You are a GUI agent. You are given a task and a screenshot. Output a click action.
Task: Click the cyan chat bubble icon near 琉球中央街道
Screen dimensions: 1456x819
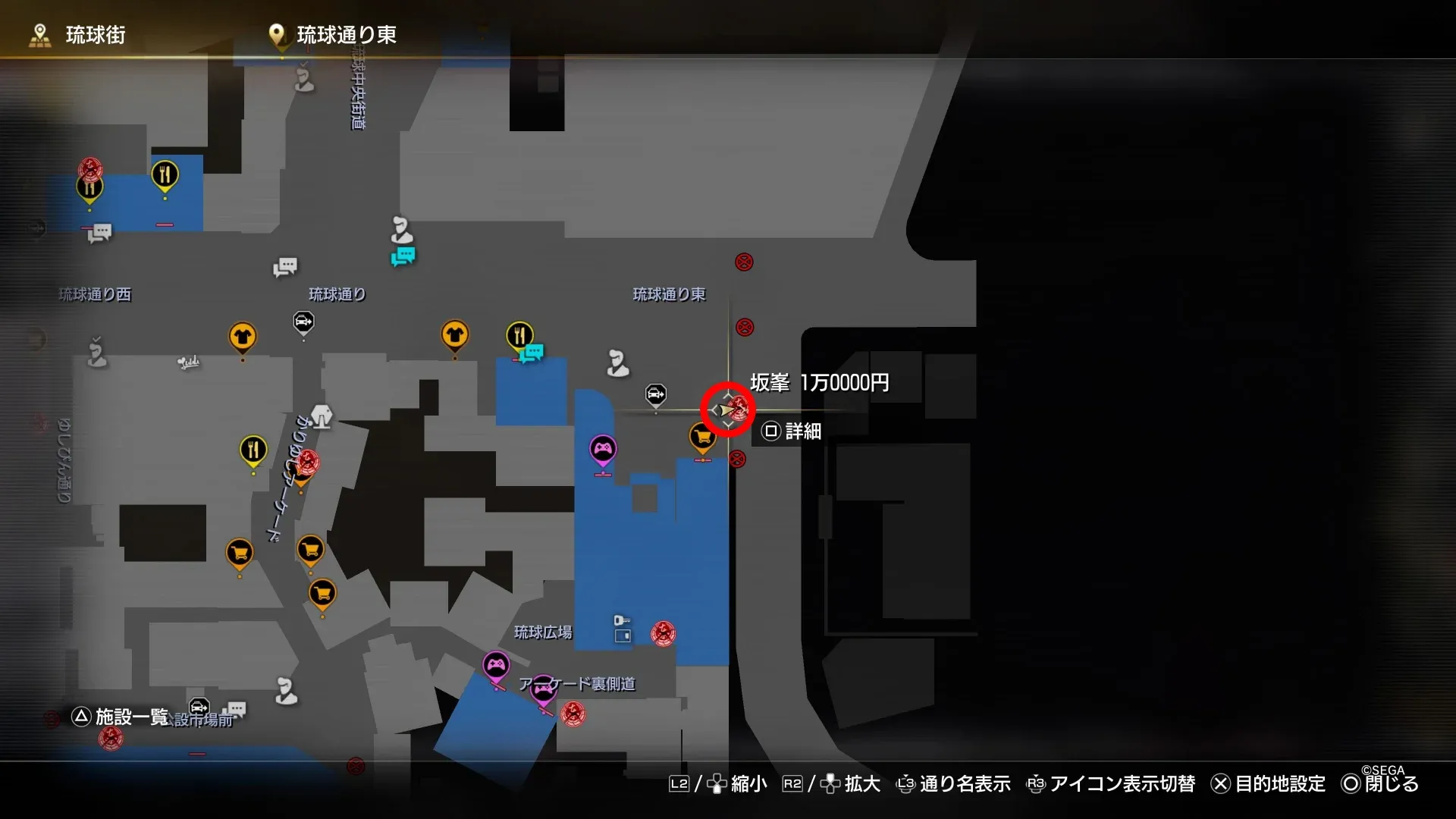pyautogui.click(x=402, y=256)
